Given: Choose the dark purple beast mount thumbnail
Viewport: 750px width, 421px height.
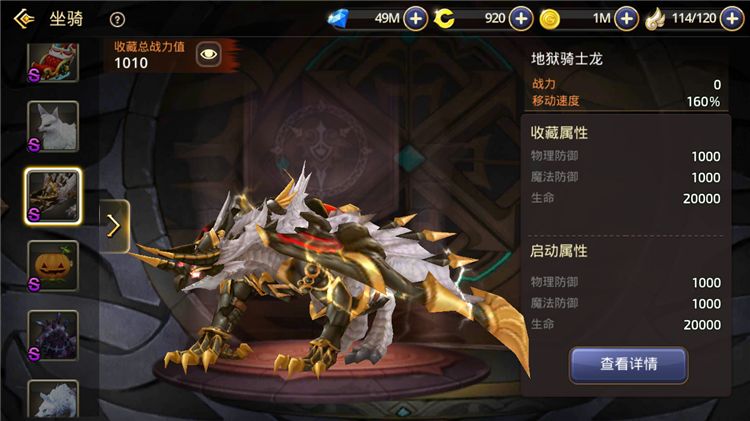Looking at the screenshot, I should [x=53, y=336].
